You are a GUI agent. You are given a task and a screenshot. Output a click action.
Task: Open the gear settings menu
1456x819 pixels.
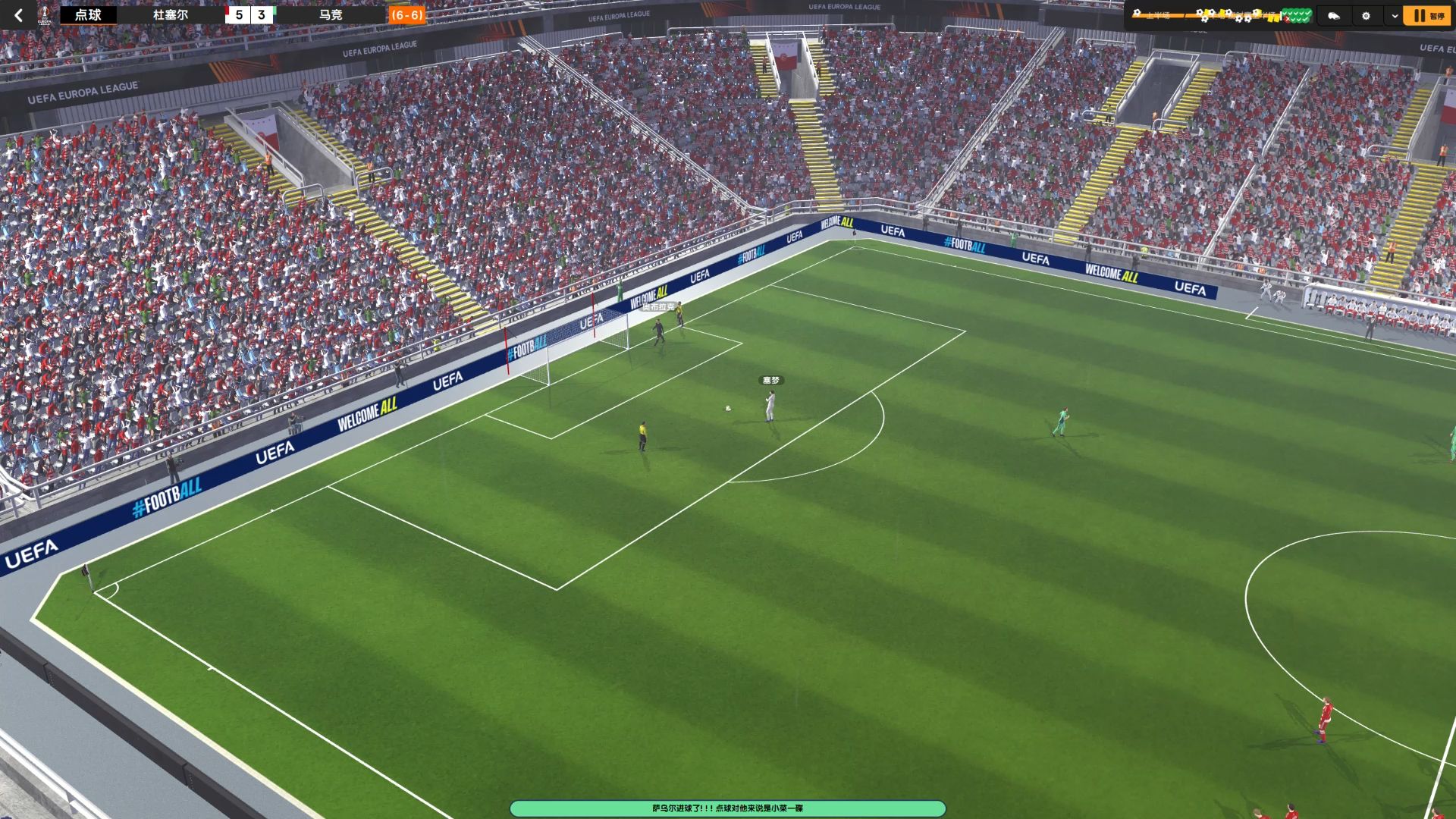(x=1366, y=15)
